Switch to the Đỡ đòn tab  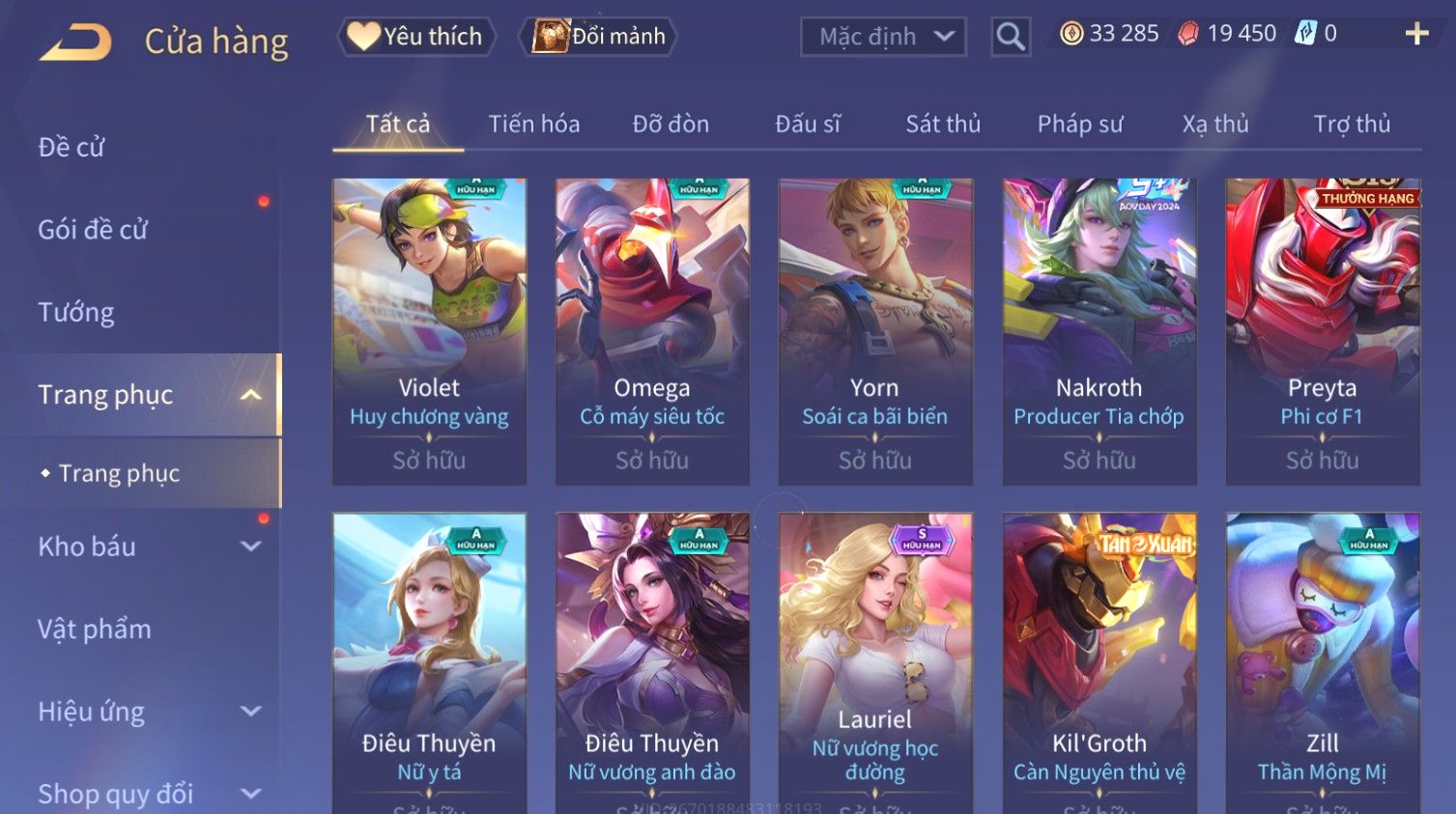click(671, 125)
